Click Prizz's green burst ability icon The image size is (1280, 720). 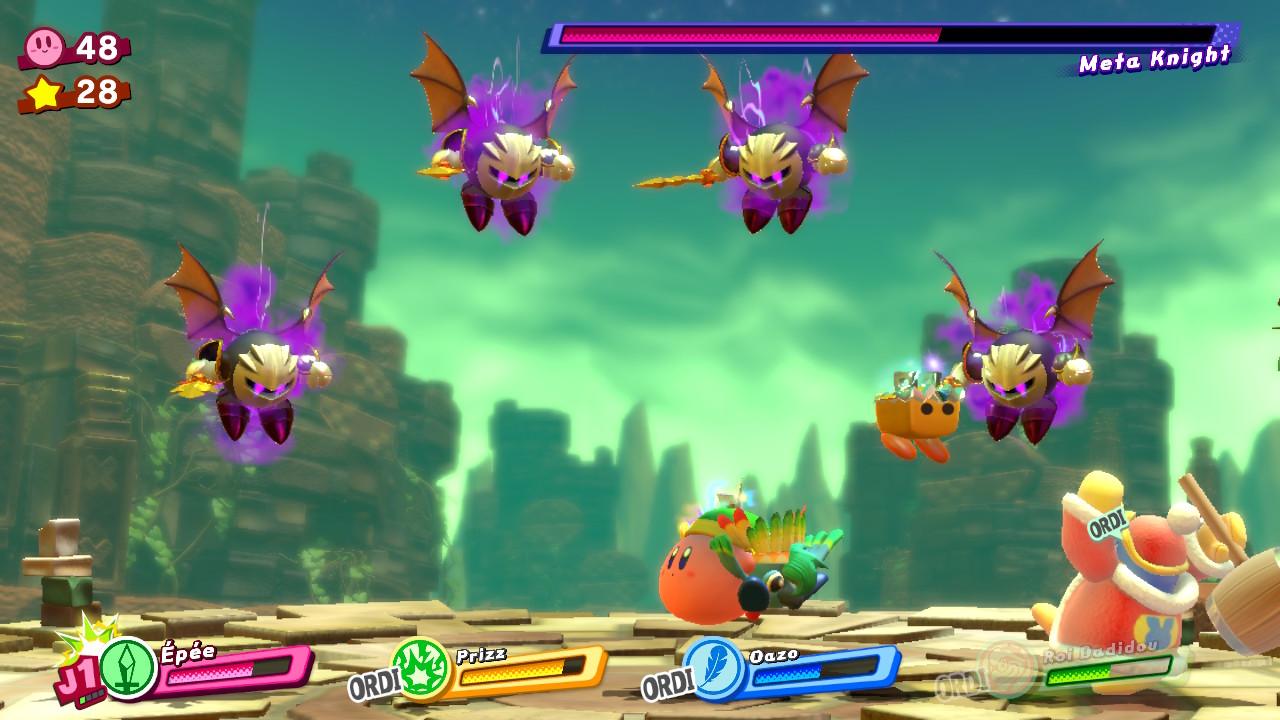pos(420,667)
